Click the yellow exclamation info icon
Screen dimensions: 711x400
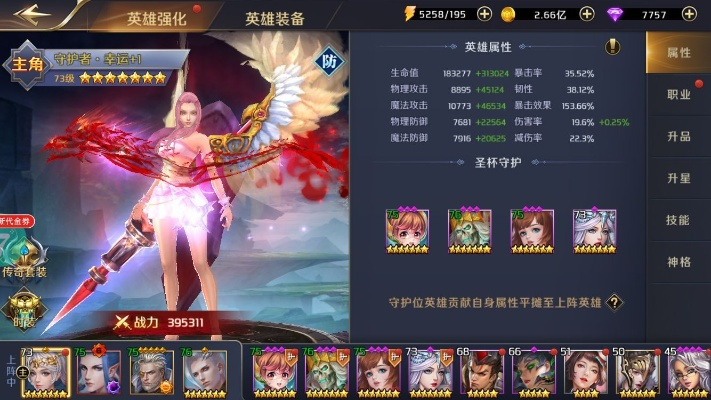click(x=613, y=47)
